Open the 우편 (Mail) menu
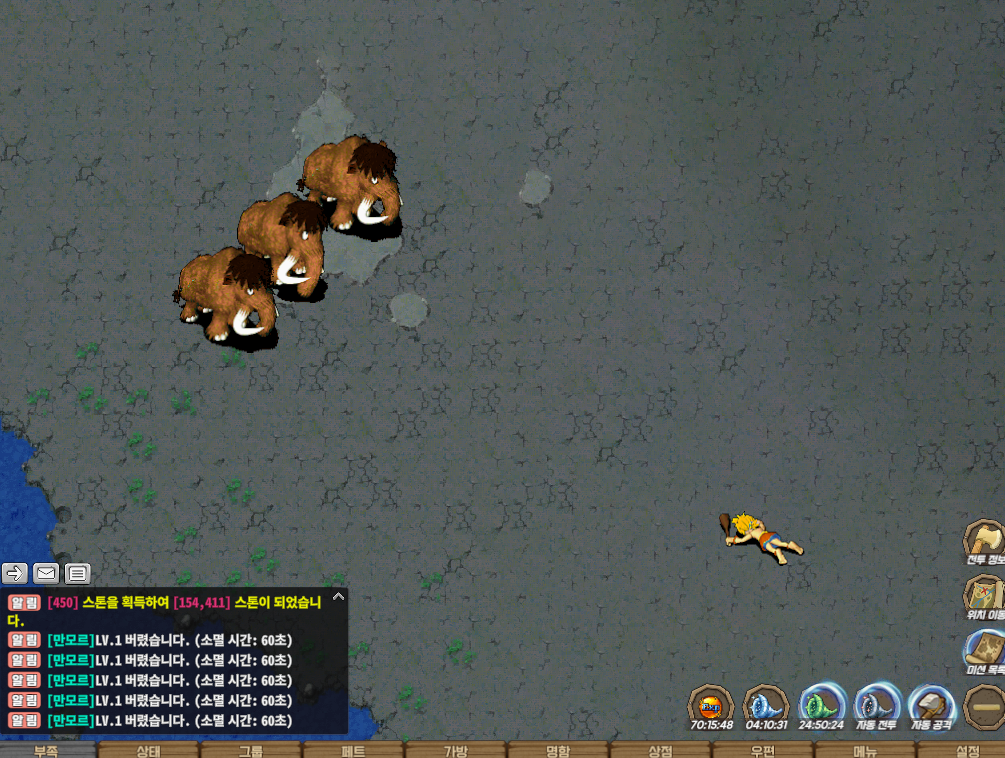The width and height of the screenshot is (1005, 758). pyautogui.click(x=763, y=750)
